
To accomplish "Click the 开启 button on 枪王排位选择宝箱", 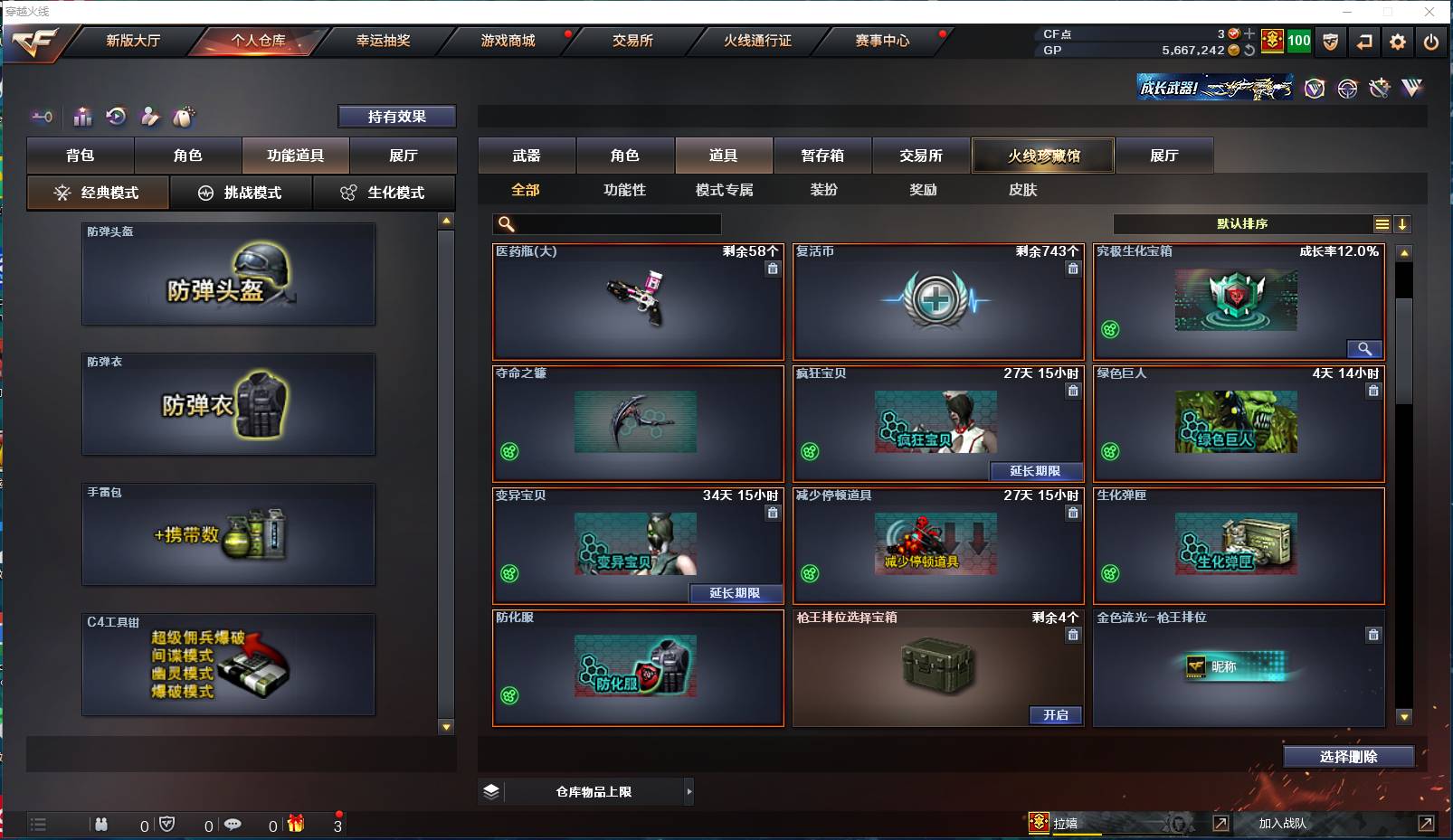I will (1056, 715).
